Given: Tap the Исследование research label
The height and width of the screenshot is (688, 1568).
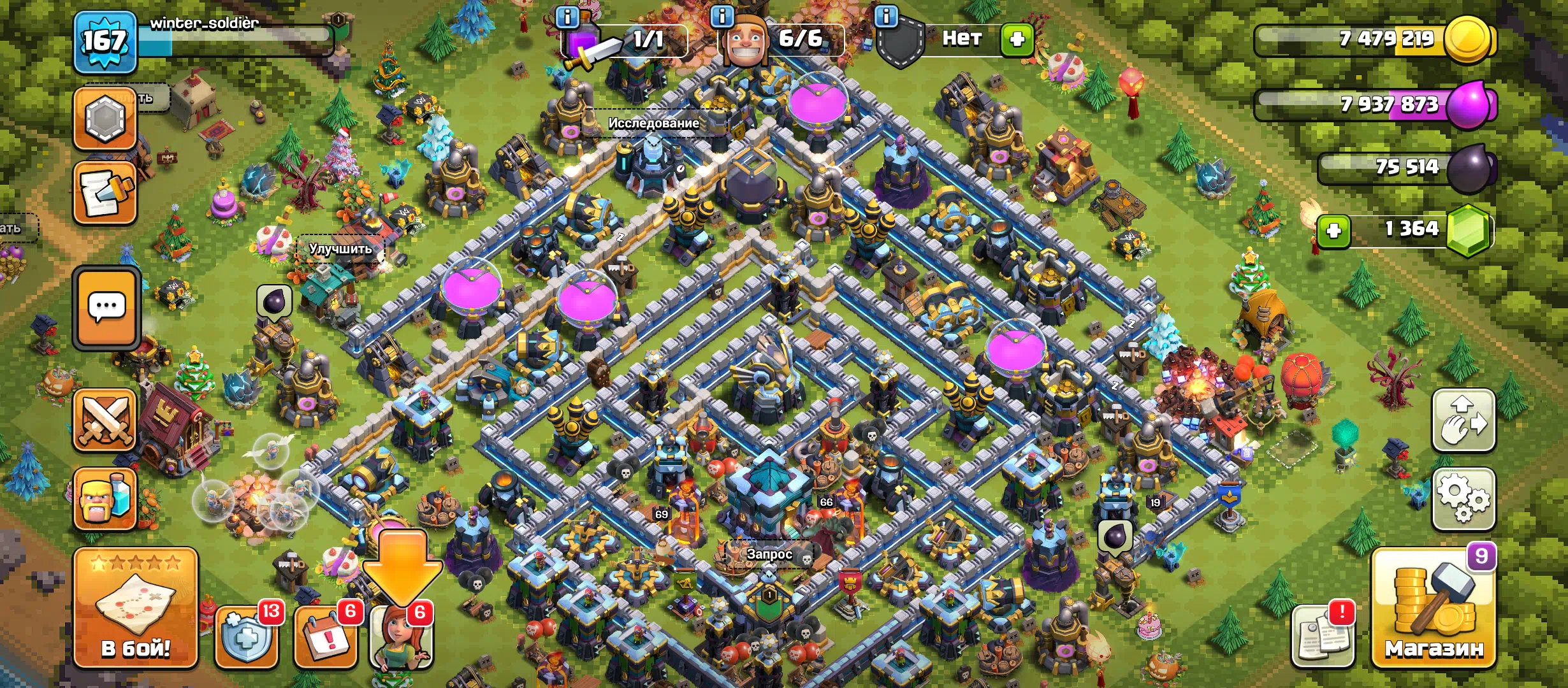Looking at the screenshot, I should pos(653,123).
